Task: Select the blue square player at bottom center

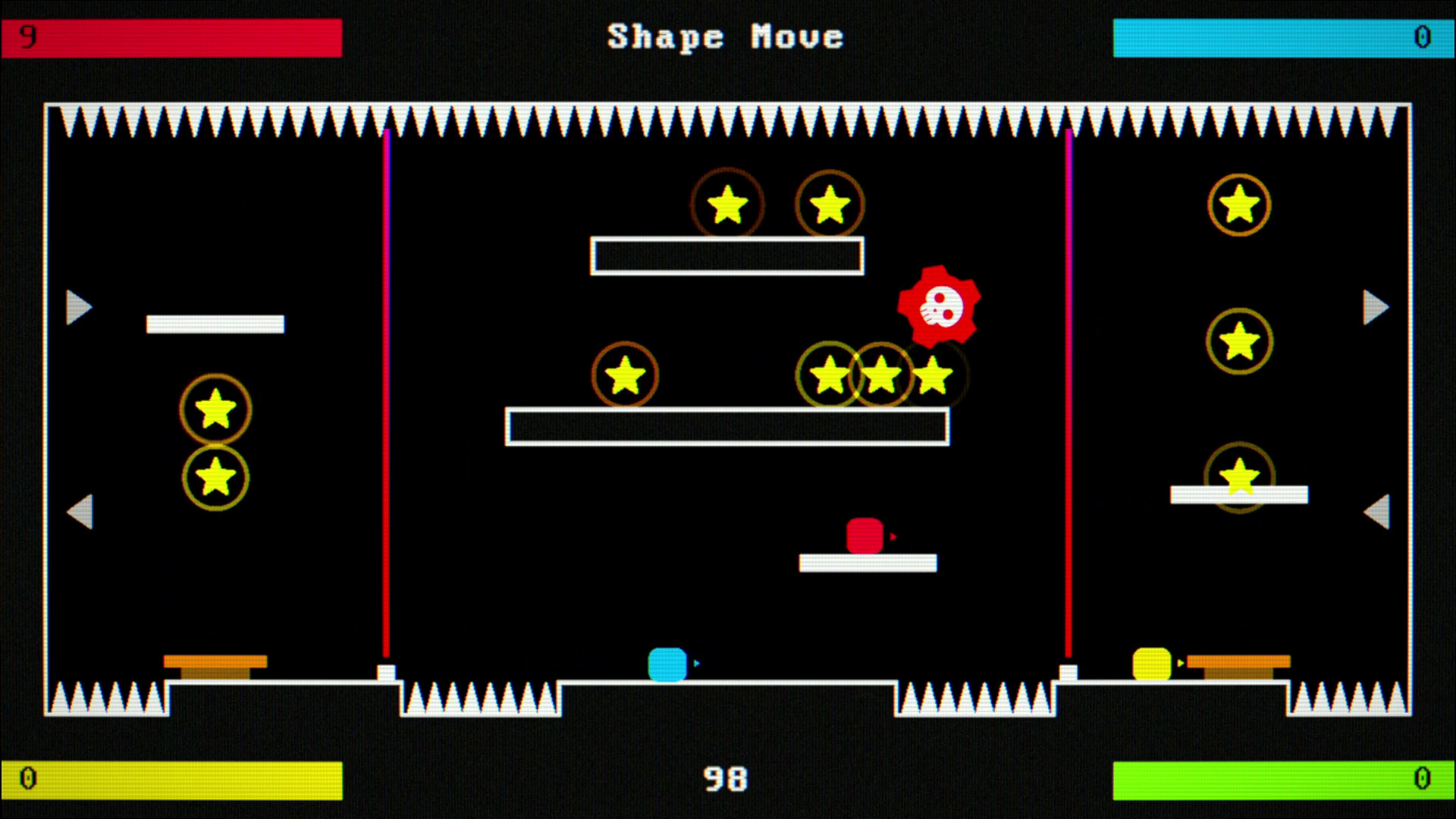Action: click(667, 663)
